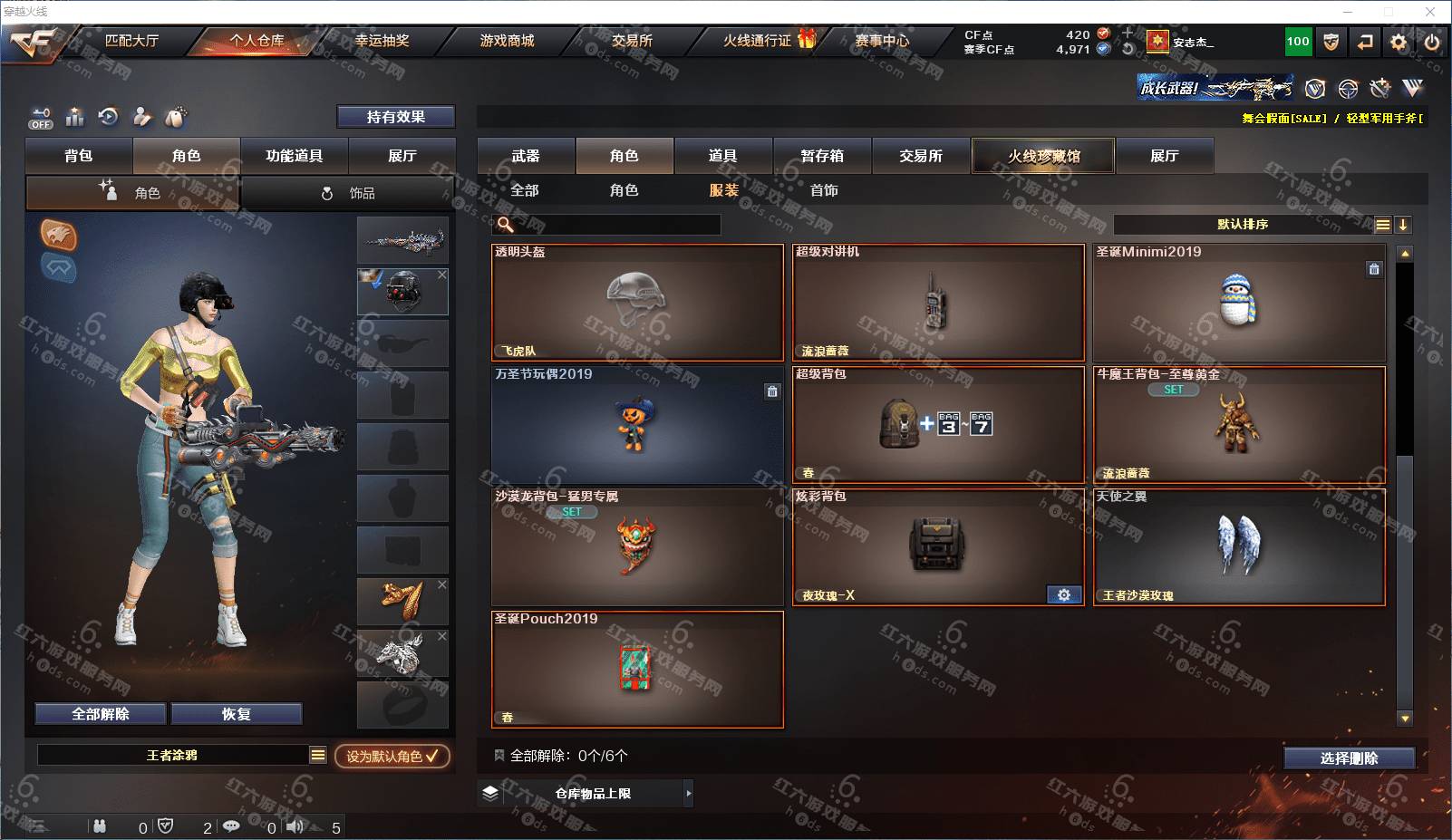
Task: Open the 火线珍藏馆 tab
Action: click(x=1043, y=156)
